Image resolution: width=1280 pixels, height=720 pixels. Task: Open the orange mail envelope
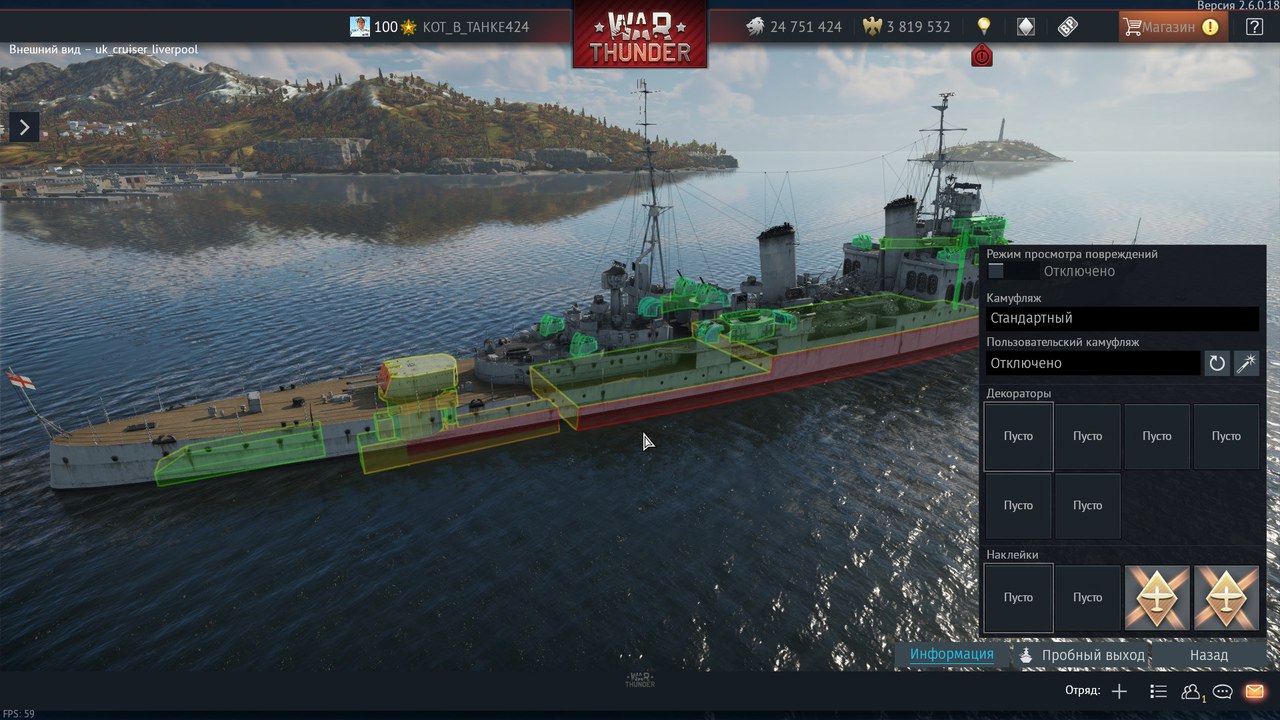pyautogui.click(x=1254, y=691)
